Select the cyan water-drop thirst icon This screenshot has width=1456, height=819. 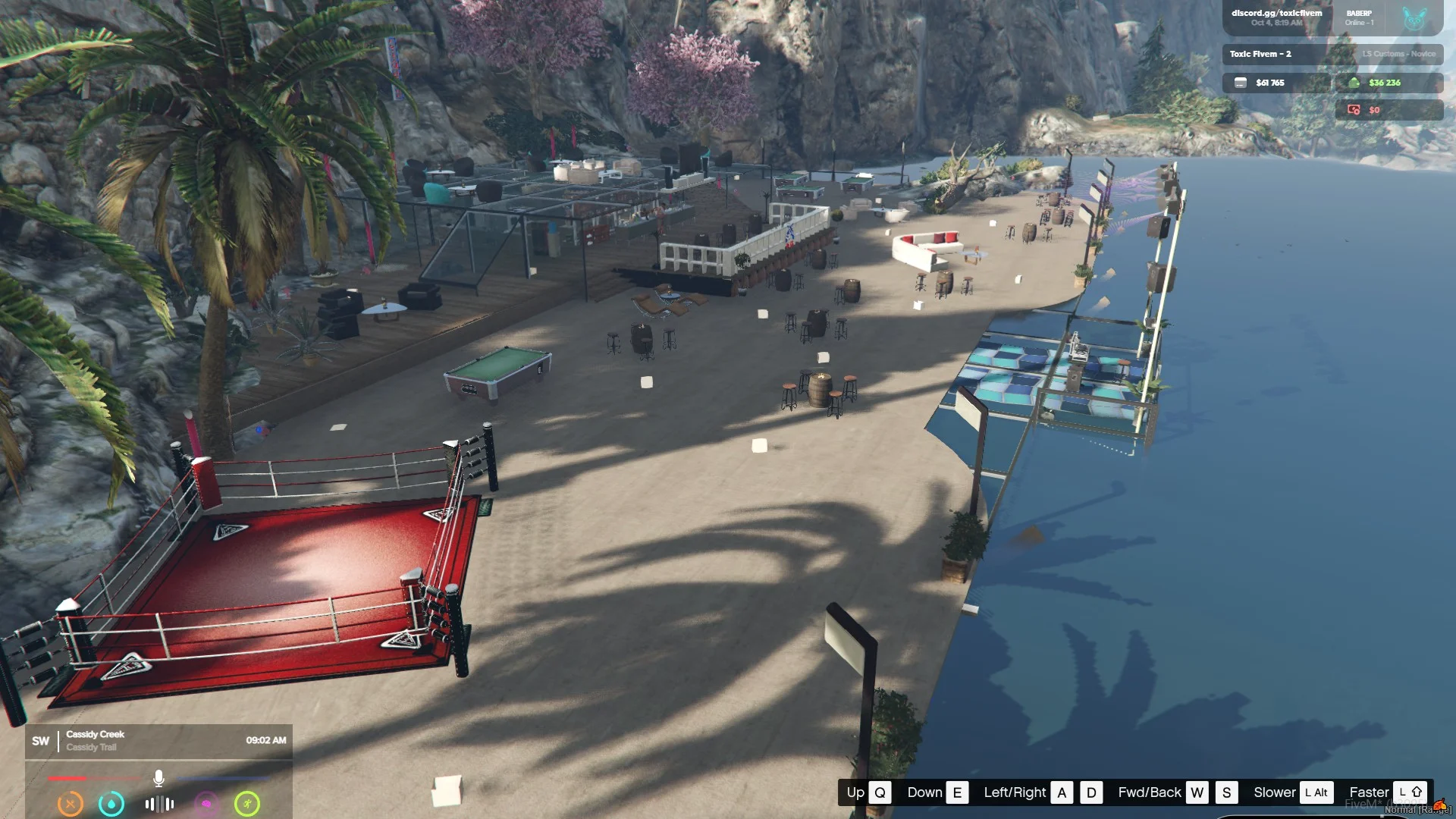point(111,803)
